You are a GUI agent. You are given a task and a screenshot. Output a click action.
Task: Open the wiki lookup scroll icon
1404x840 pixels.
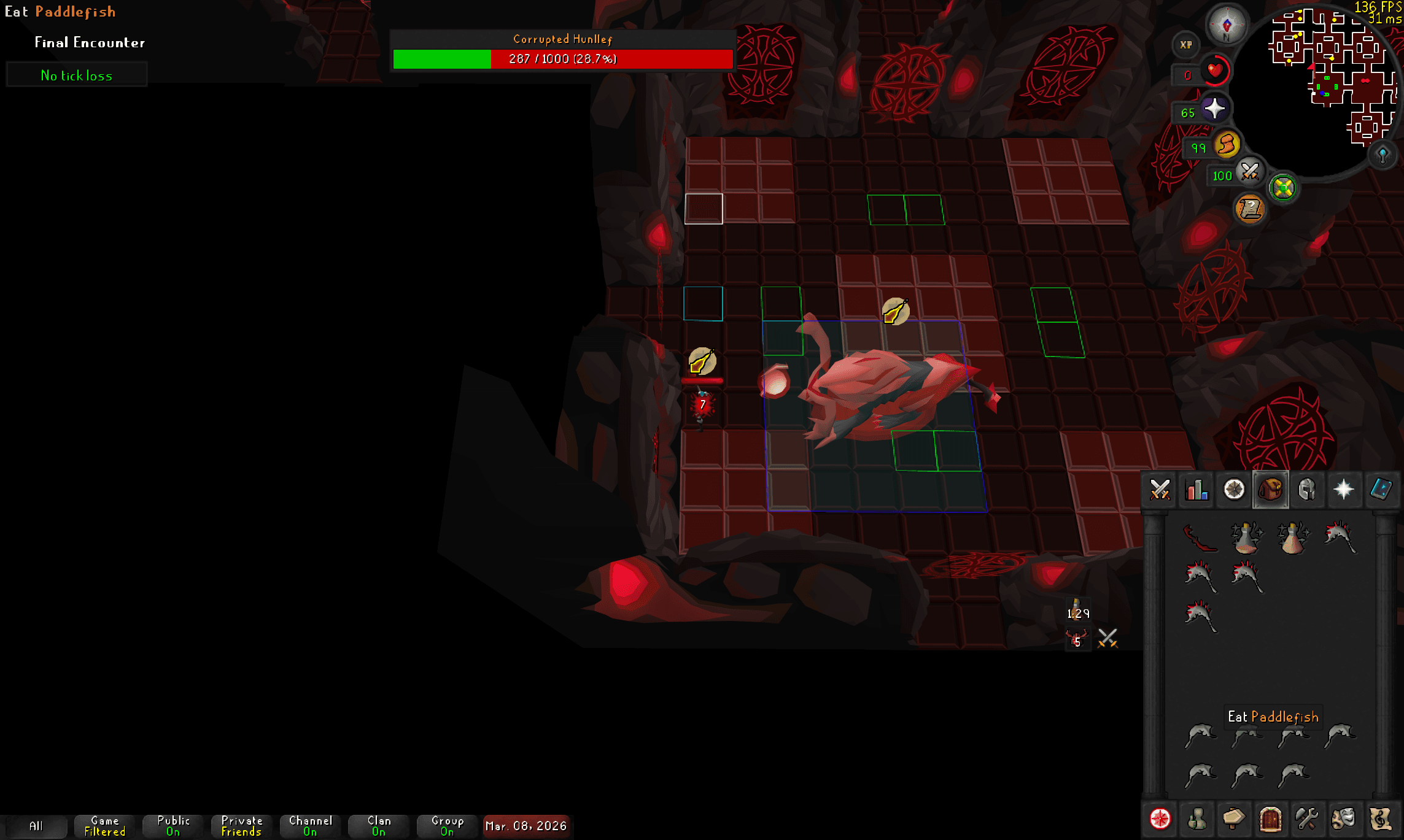(x=1250, y=209)
